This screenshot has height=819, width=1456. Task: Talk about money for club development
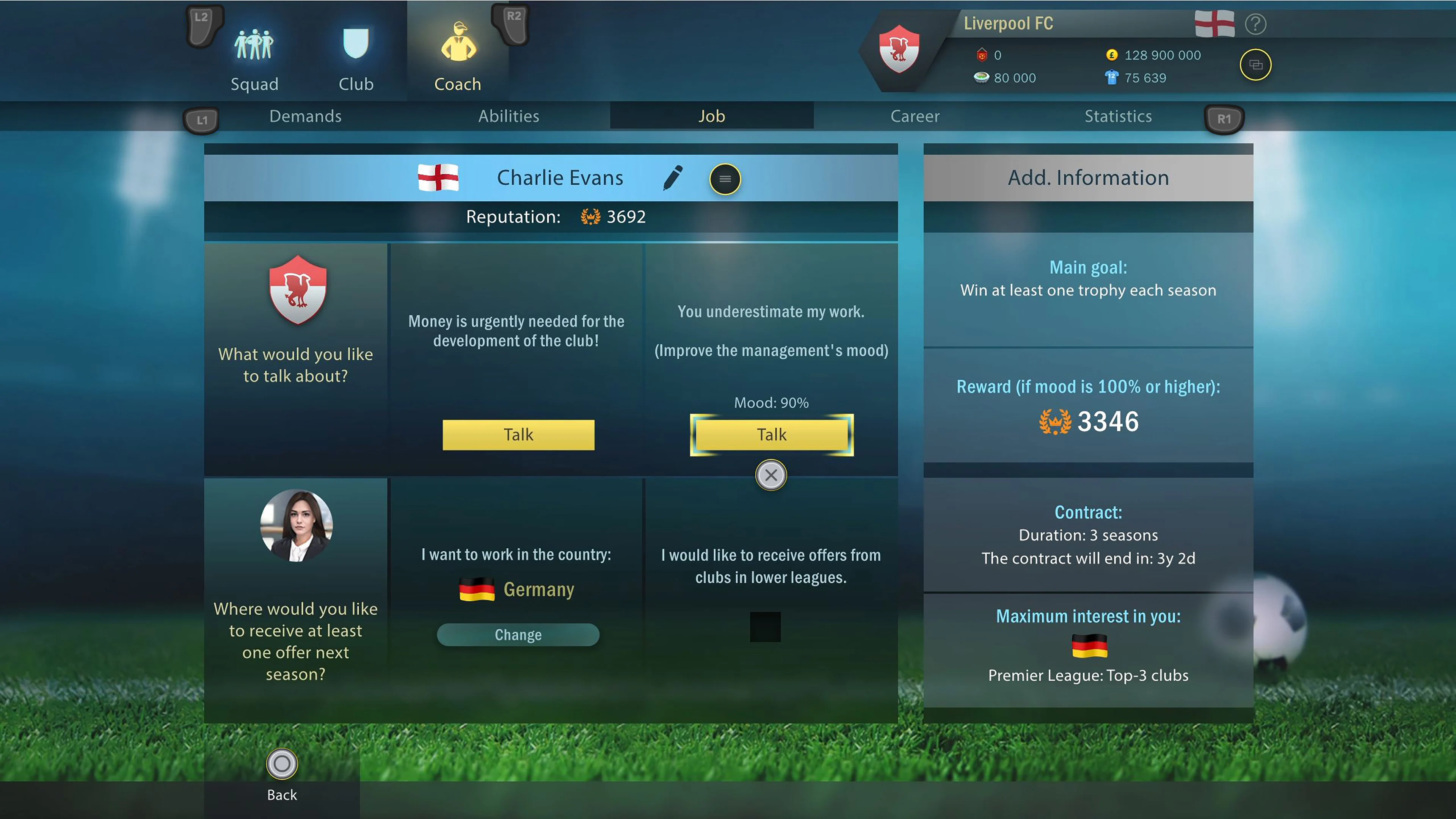click(x=518, y=435)
